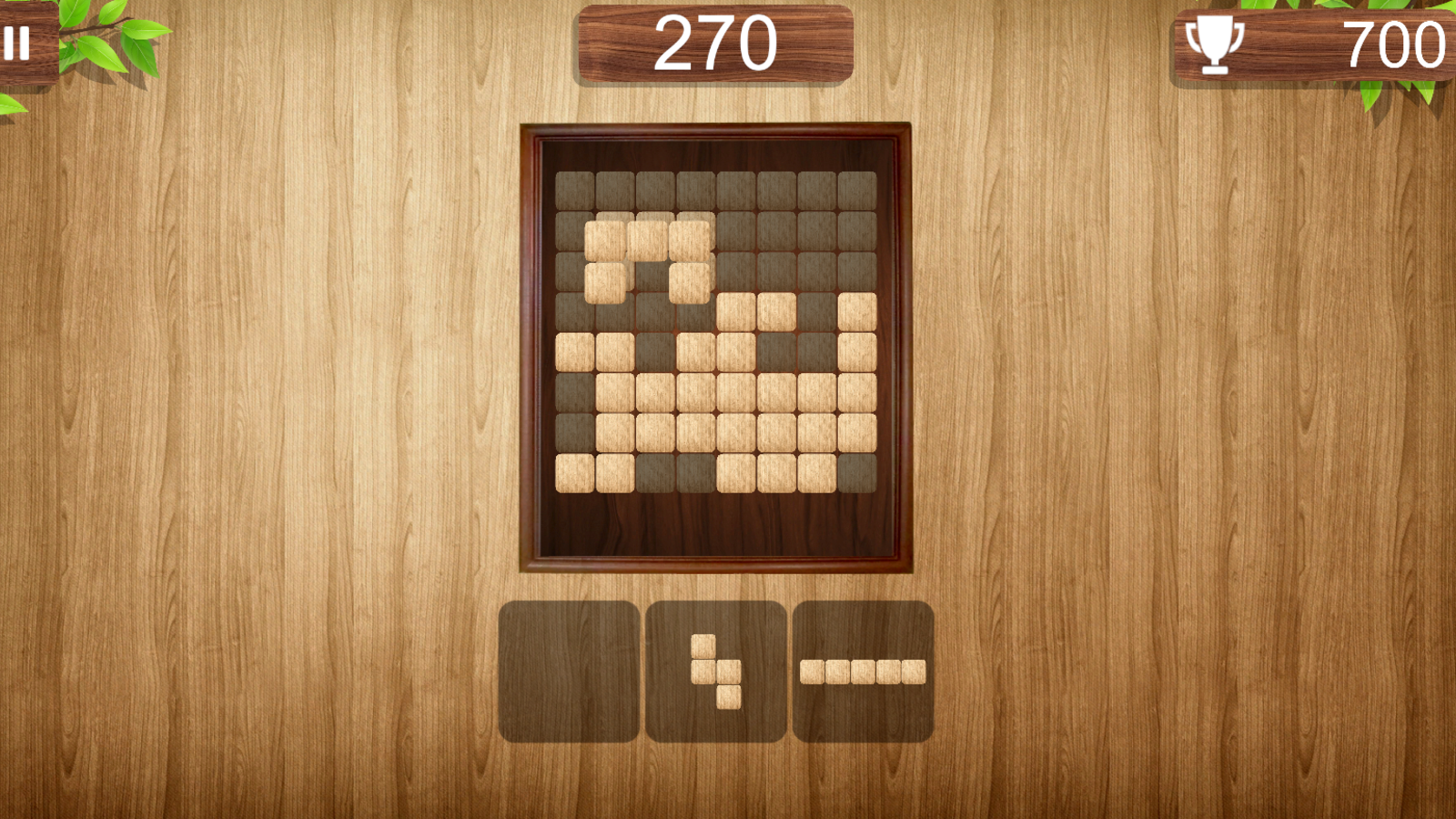Click the middle piece tray panel
Viewport: 1456px width, 819px height.
(716, 672)
